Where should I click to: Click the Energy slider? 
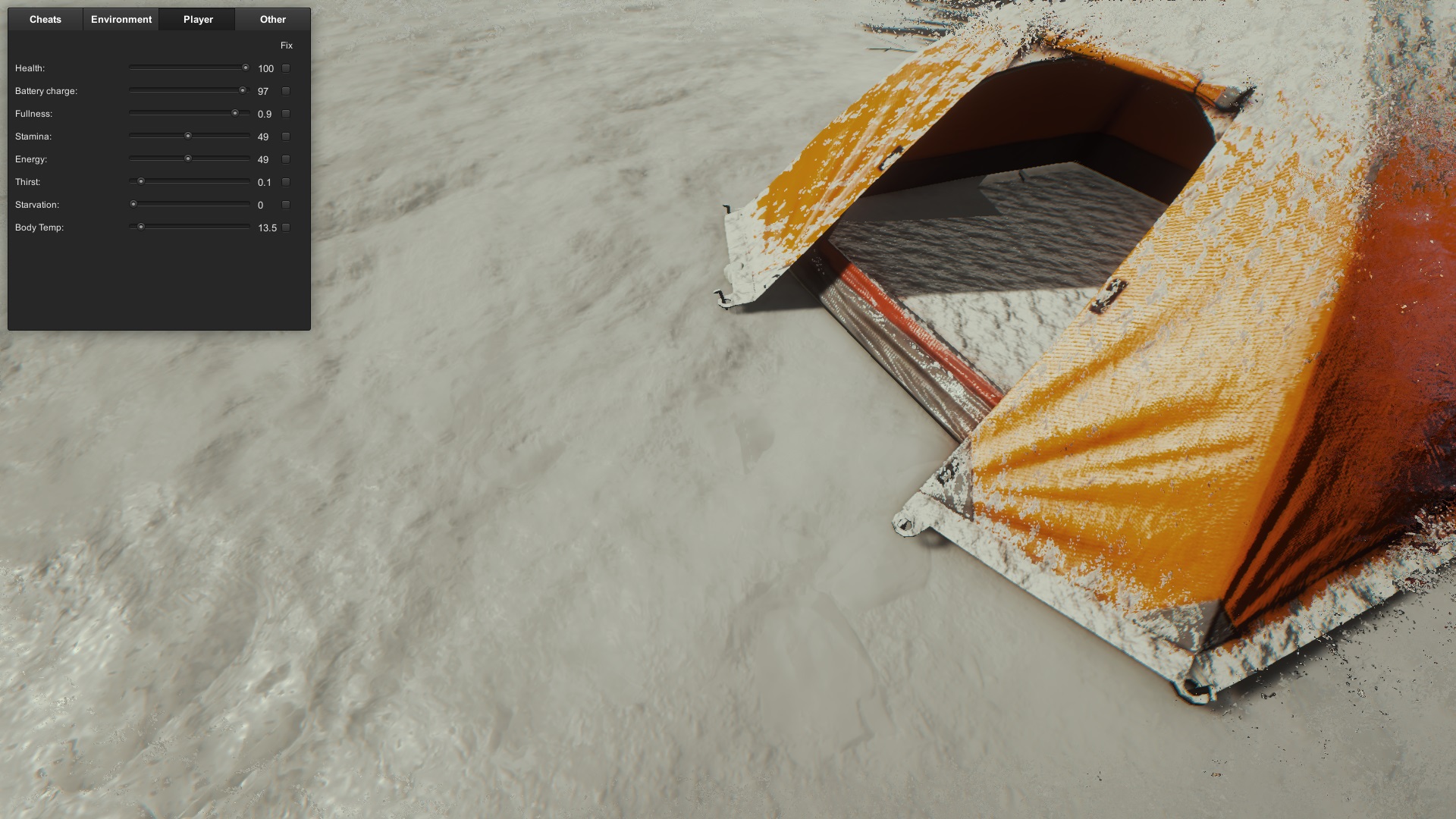tap(189, 158)
